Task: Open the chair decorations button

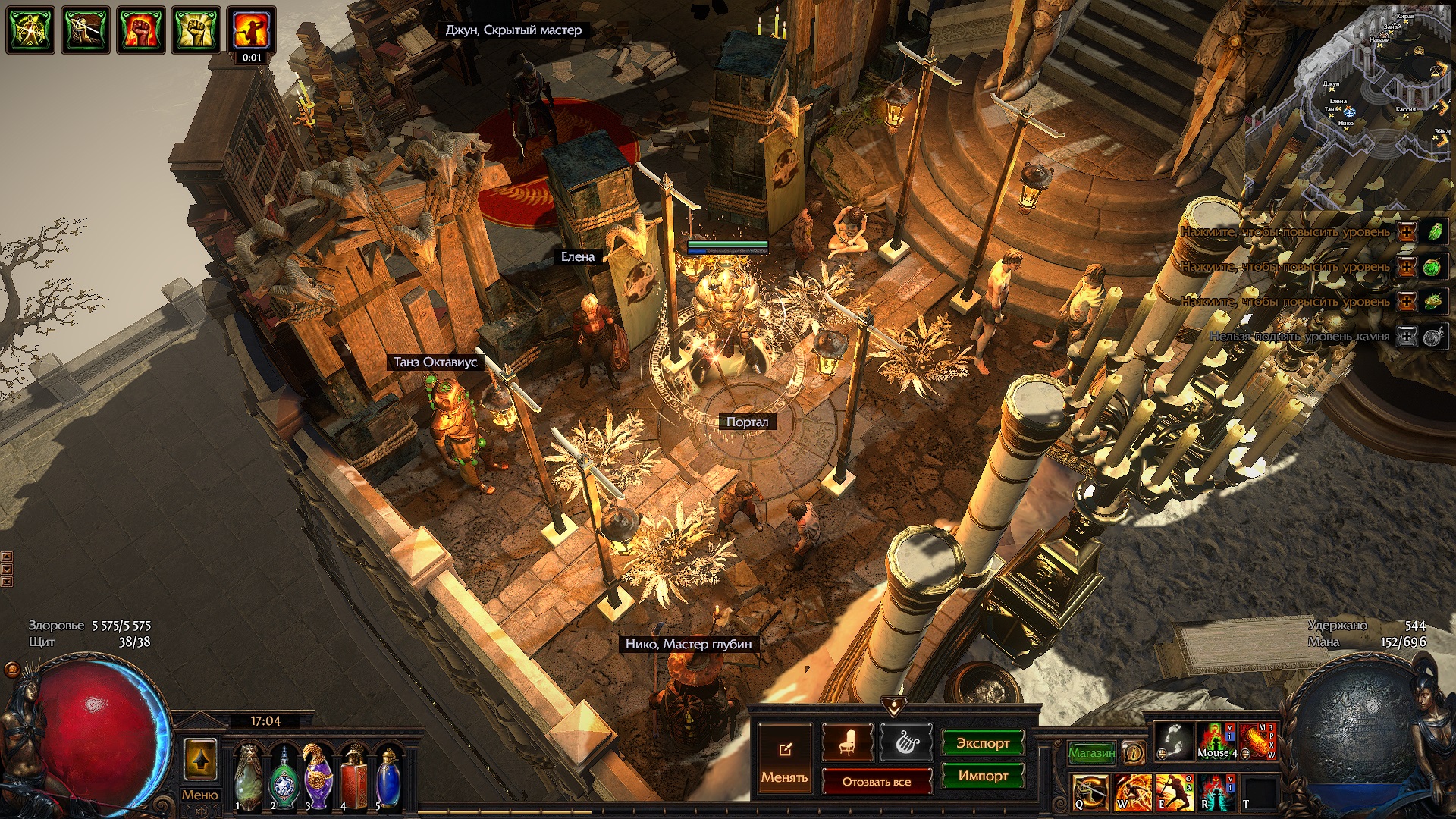Action: [847, 743]
